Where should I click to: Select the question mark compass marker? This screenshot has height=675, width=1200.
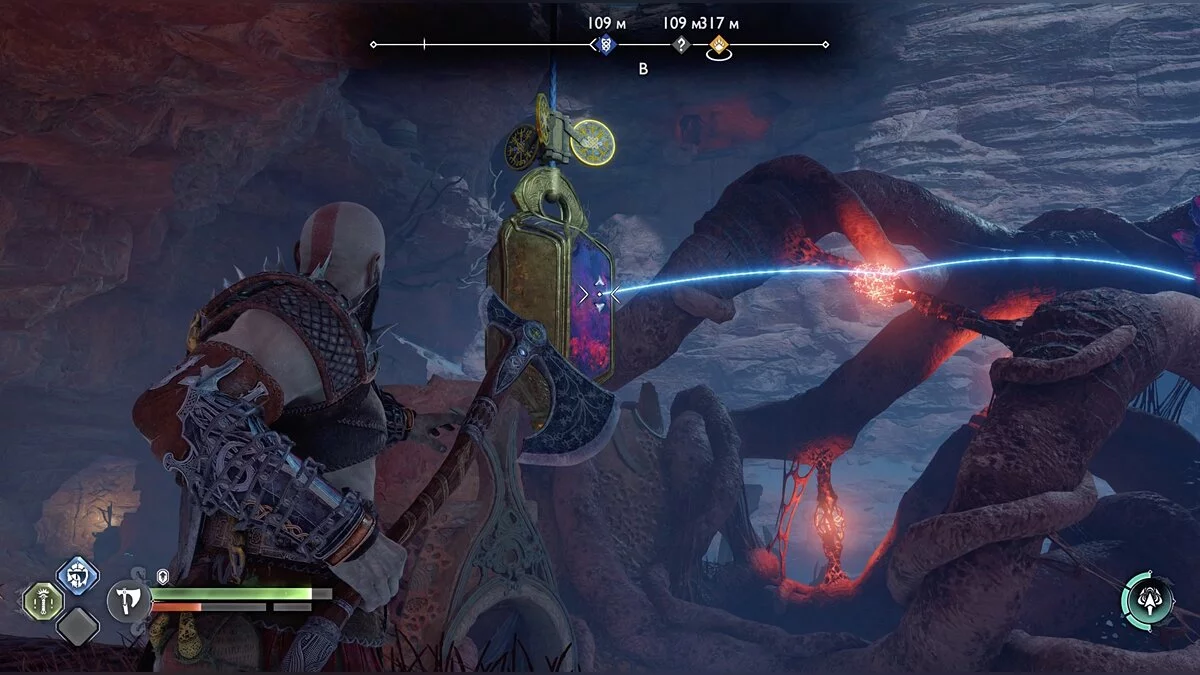681,44
